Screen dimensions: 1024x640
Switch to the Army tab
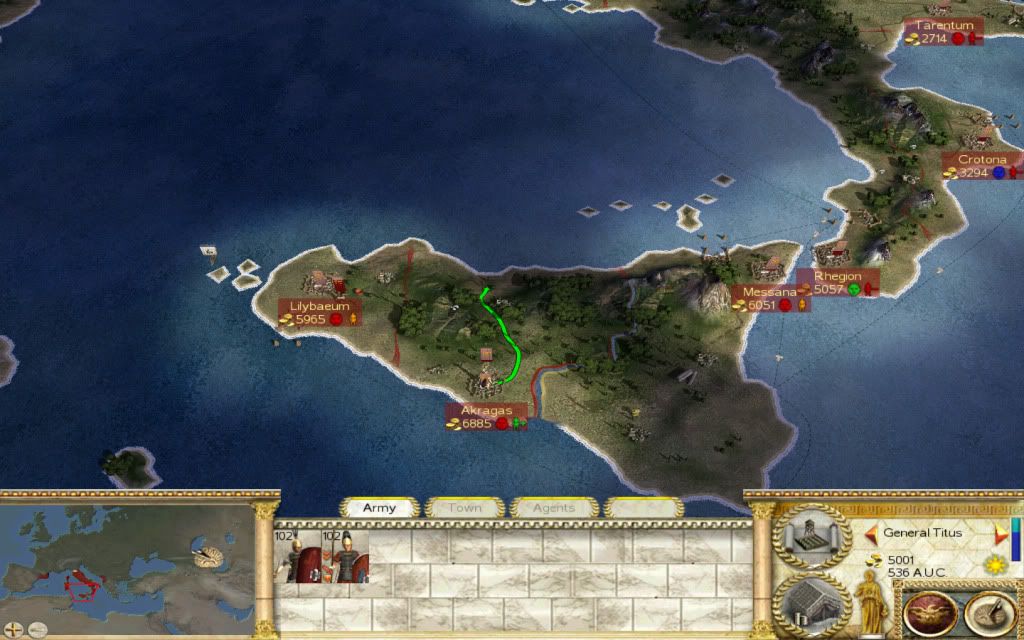click(379, 508)
